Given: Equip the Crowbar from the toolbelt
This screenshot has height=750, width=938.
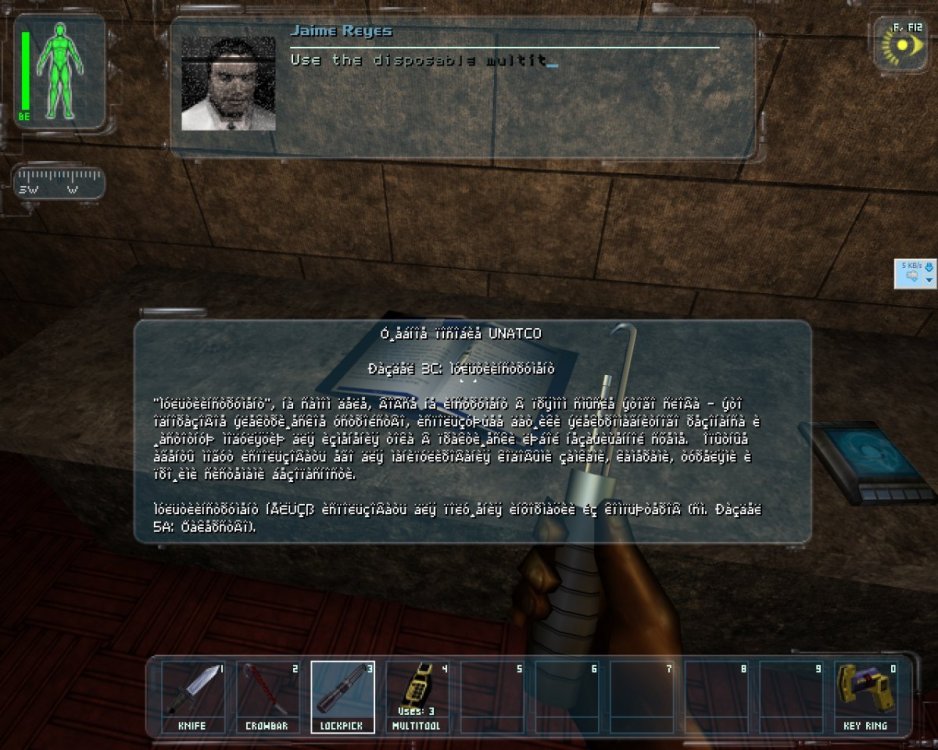Looking at the screenshot, I should tap(267, 695).
